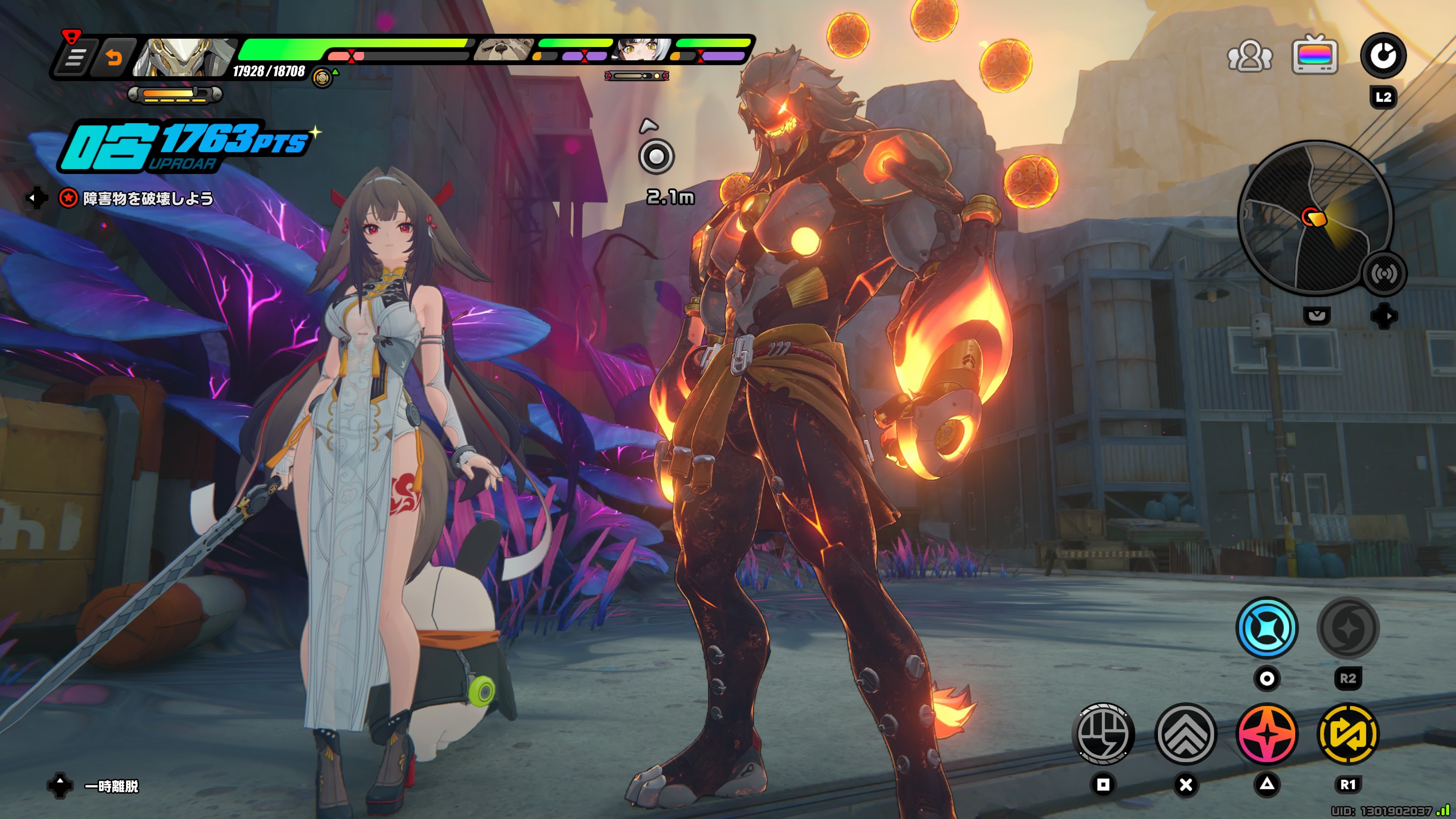Select the armored lead character portrait
The image size is (1456, 819).
tap(184, 56)
